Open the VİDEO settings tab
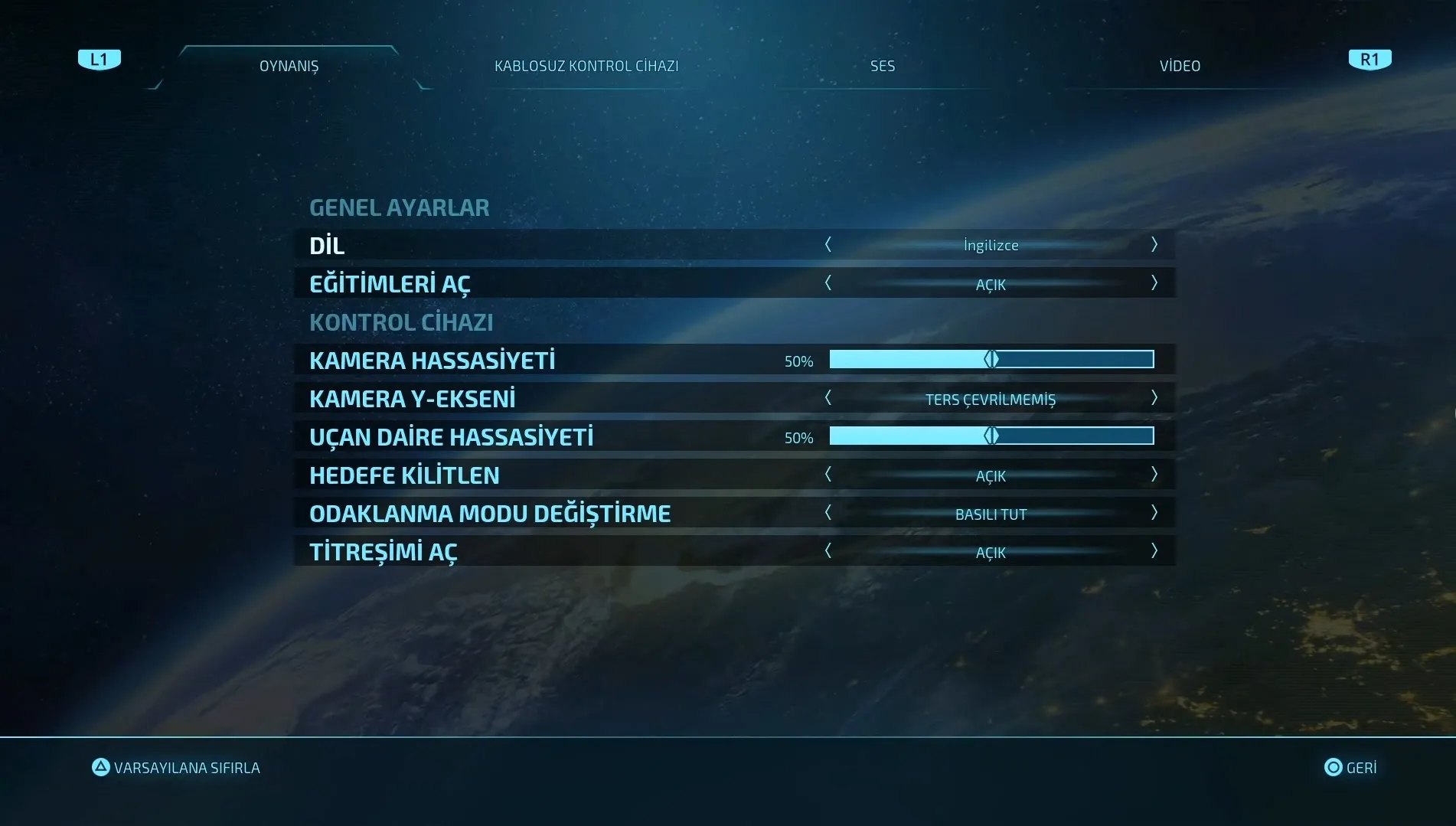The image size is (1456, 826). (x=1179, y=66)
